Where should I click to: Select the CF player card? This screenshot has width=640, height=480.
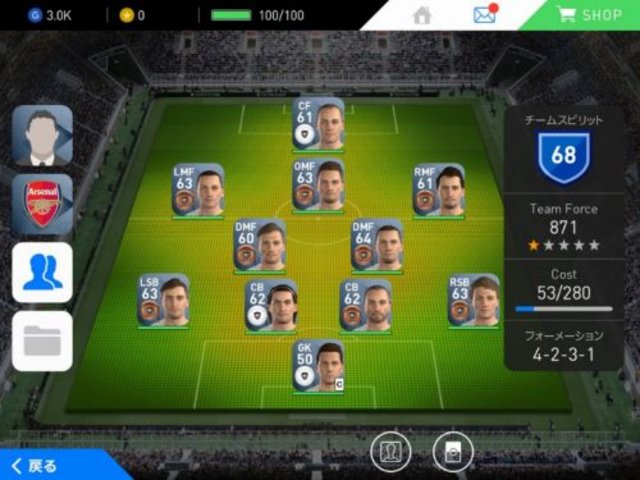pyautogui.click(x=318, y=124)
